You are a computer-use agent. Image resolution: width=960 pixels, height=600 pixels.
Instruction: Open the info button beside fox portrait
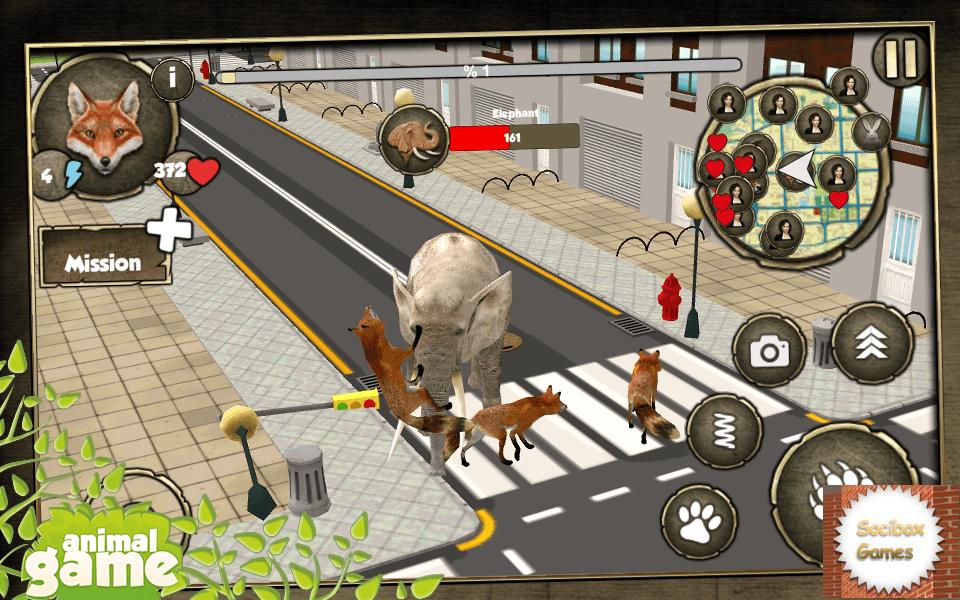tap(173, 80)
